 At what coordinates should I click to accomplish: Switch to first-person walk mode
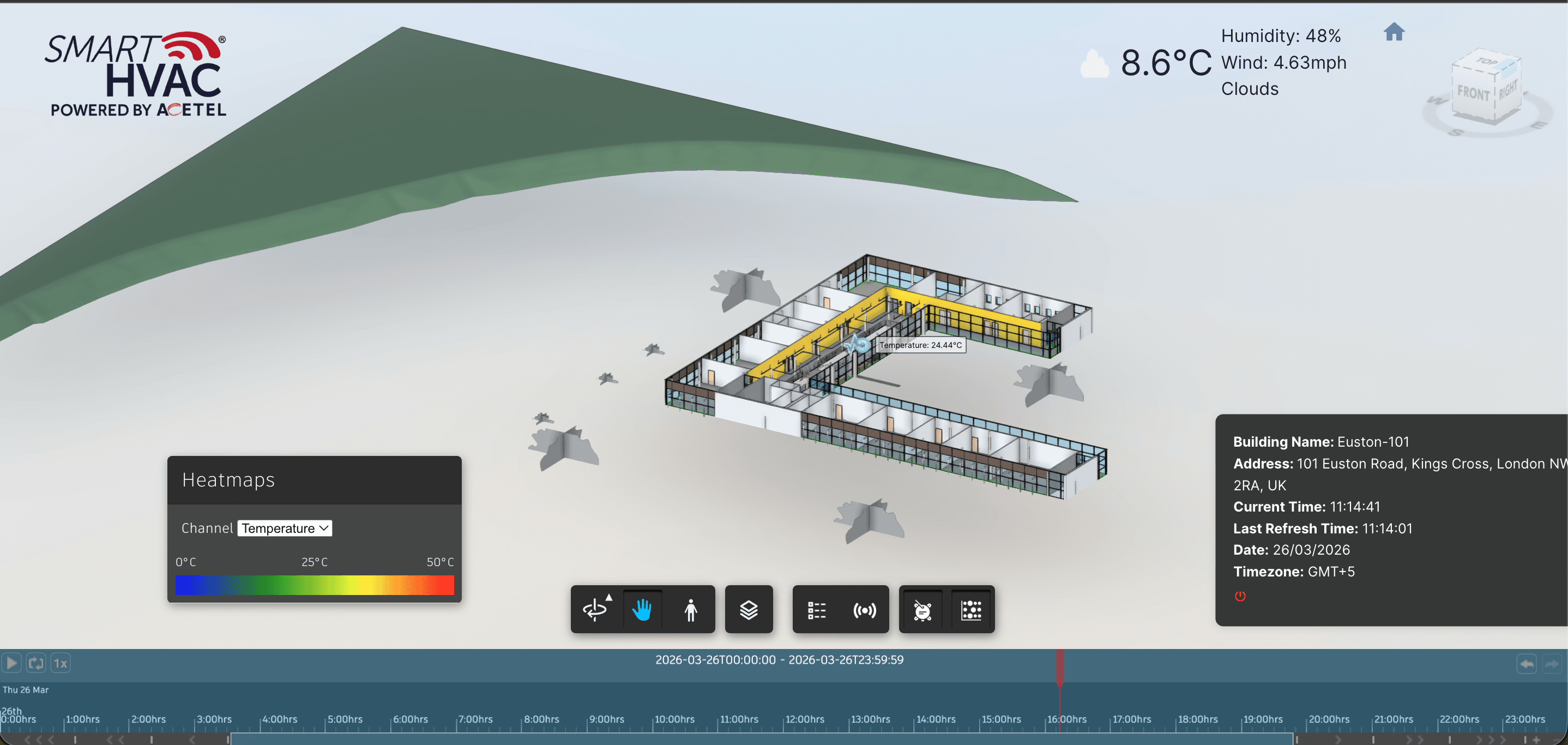(x=691, y=609)
